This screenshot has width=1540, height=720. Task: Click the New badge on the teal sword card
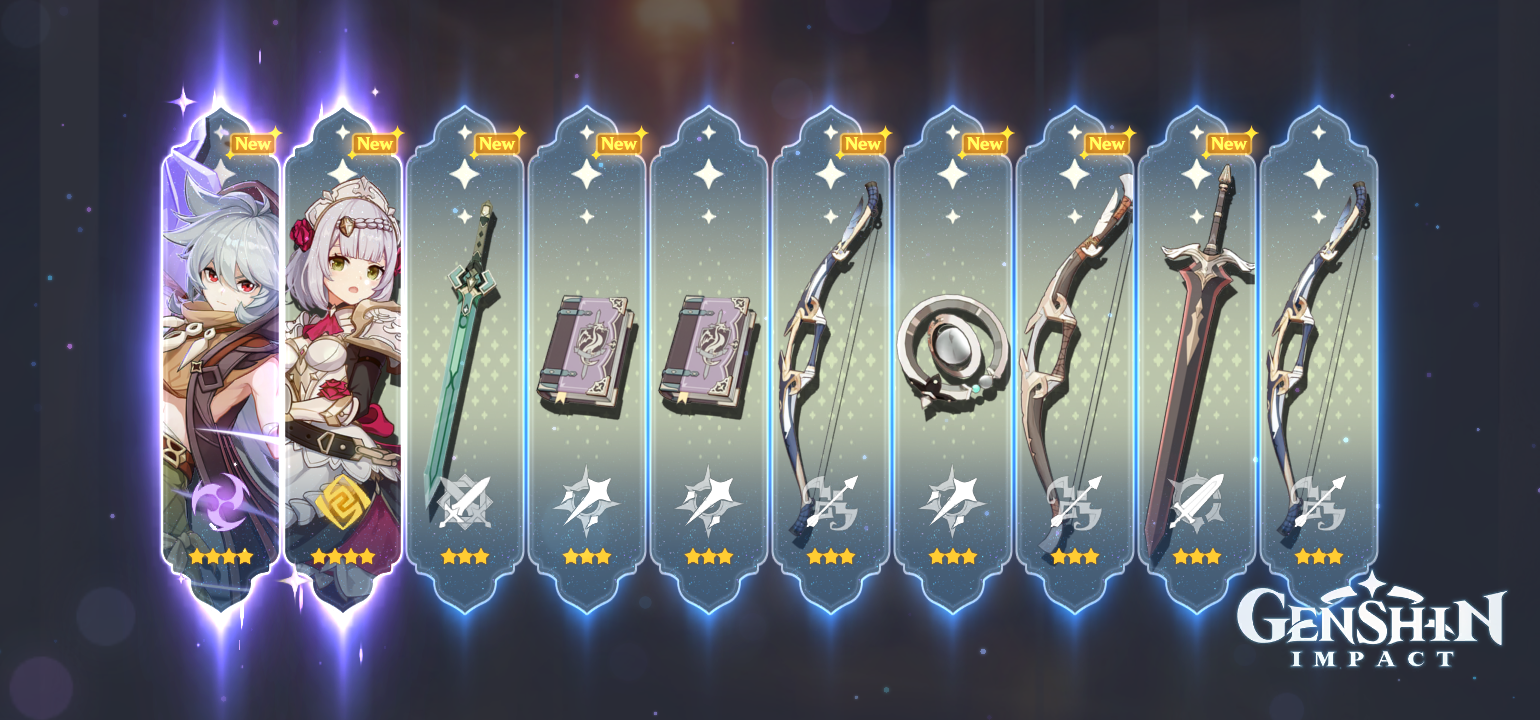(x=498, y=143)
